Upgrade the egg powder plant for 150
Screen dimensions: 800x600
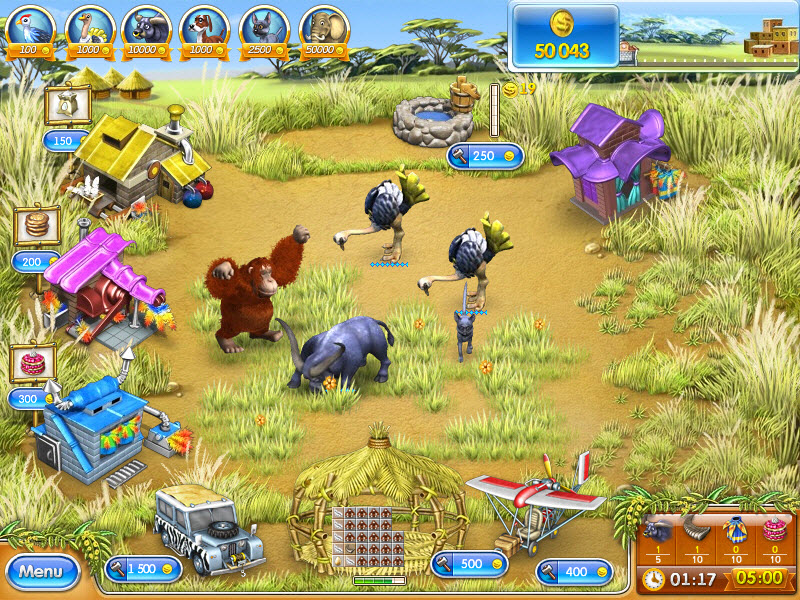pos(64,141)
